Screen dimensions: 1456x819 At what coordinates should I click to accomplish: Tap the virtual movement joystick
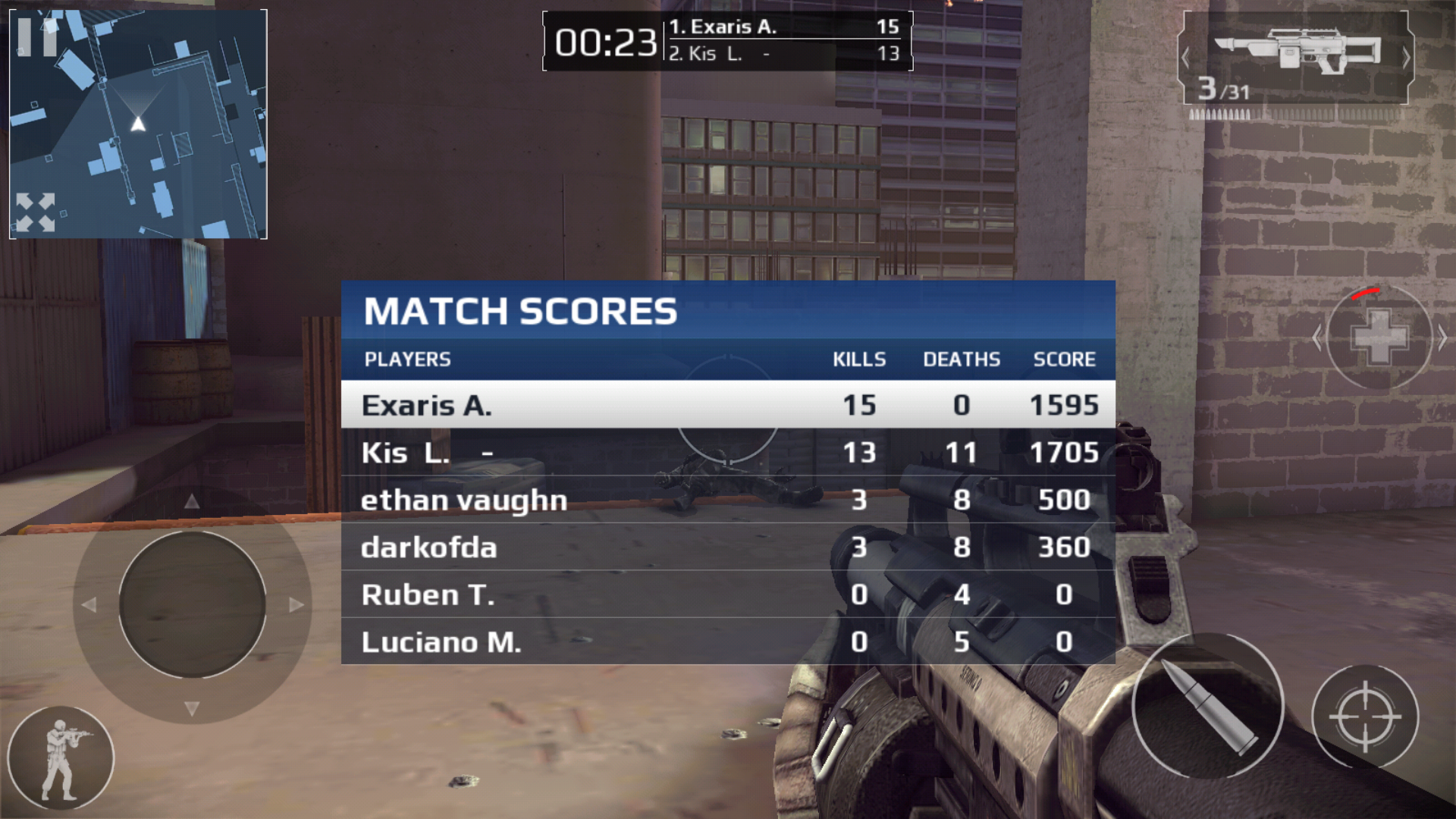pos(192,604)
